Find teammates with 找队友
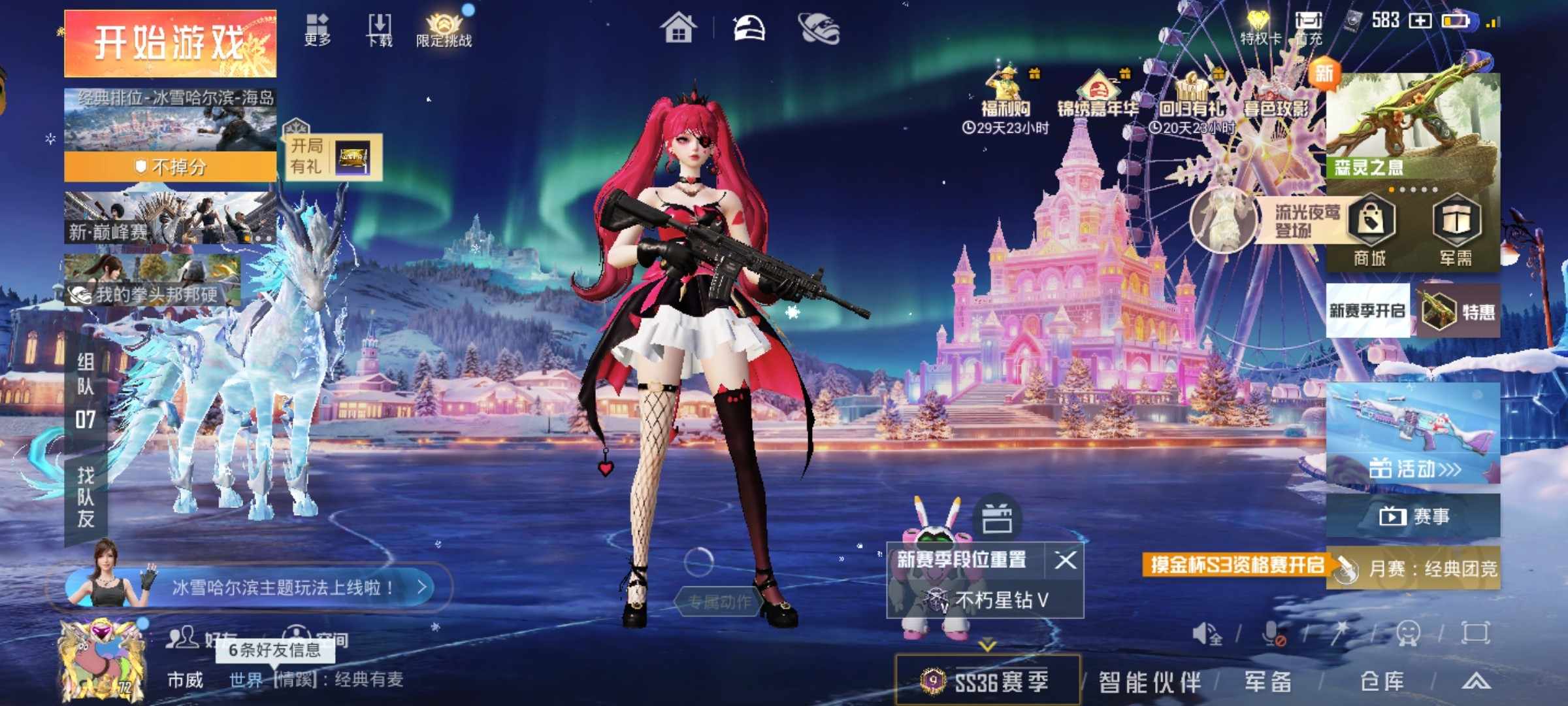The width and height of the screenshot is (1568, 706). pyautogui.click(x=86, y=497)
